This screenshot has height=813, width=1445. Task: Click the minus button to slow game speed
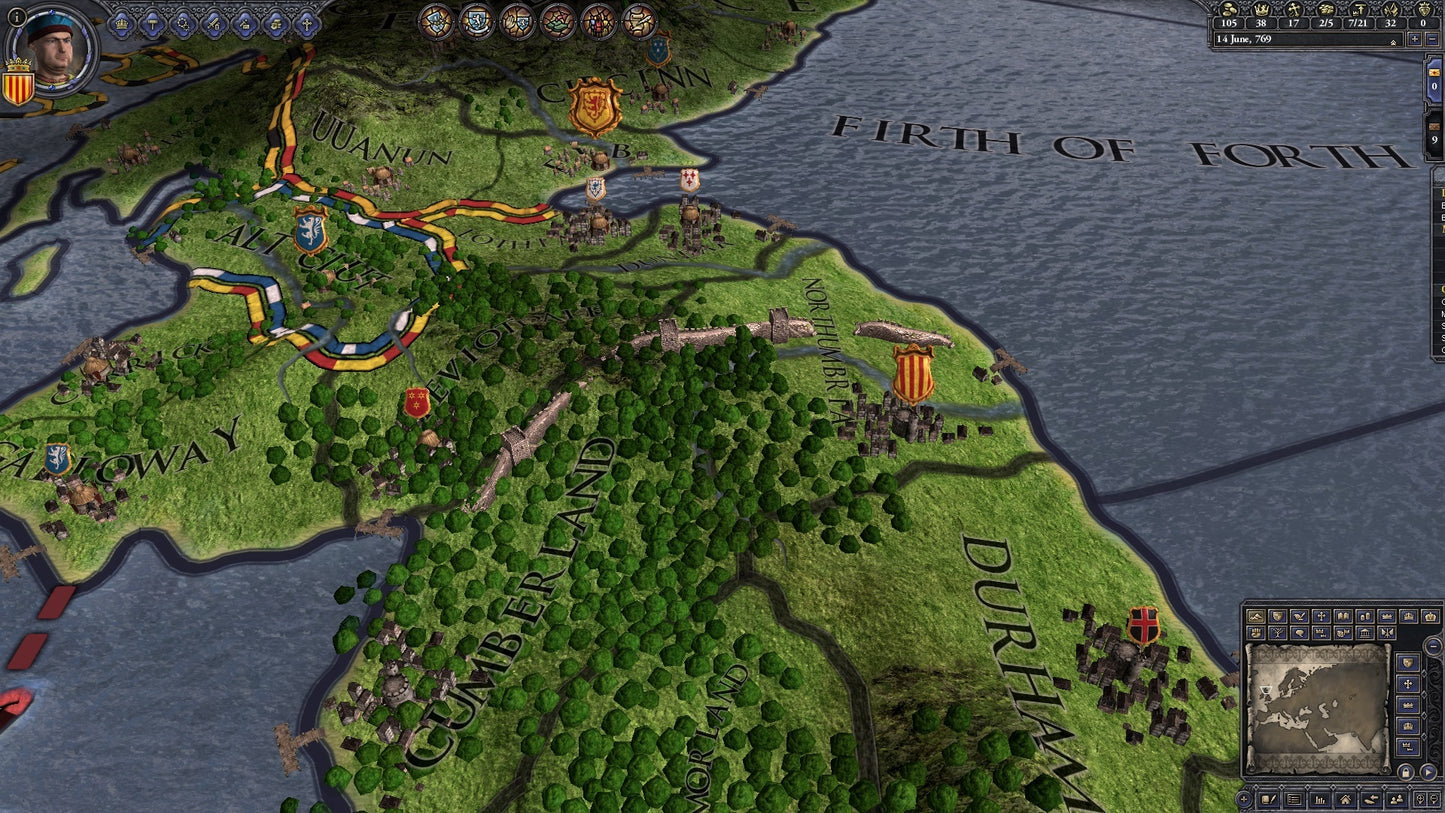point(1433,39)
